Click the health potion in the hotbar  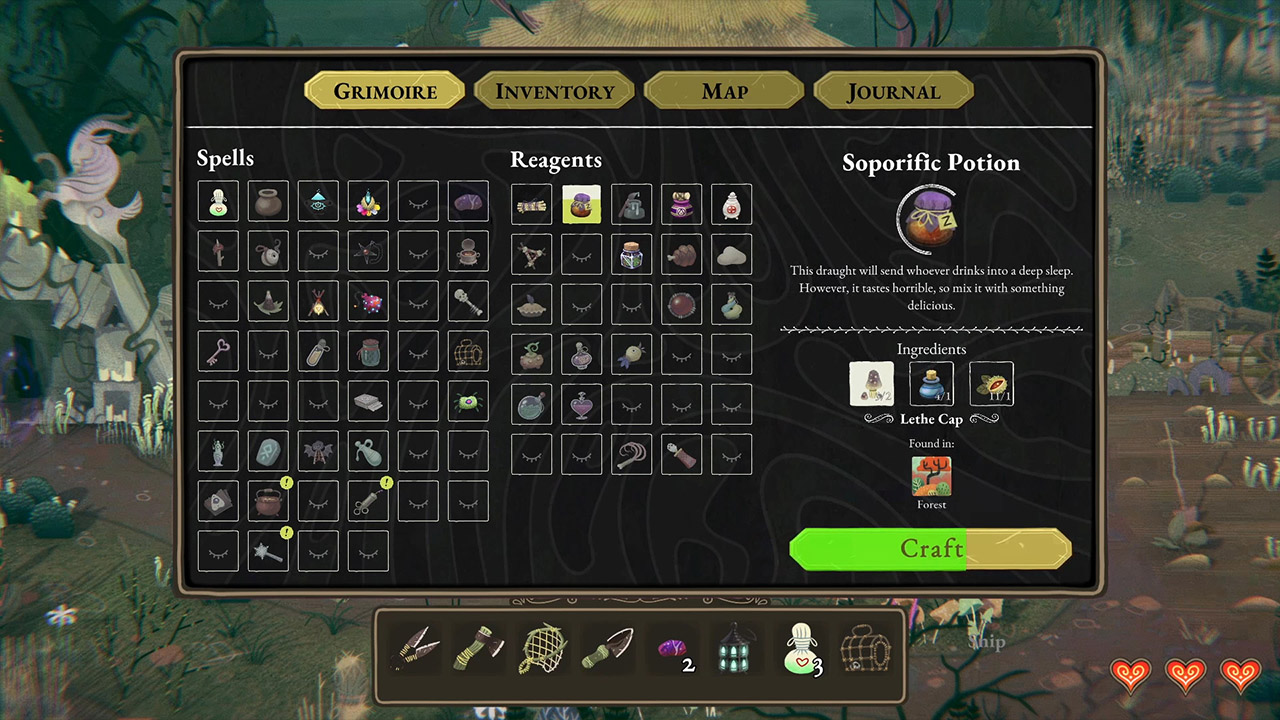(x=800, y=650)
